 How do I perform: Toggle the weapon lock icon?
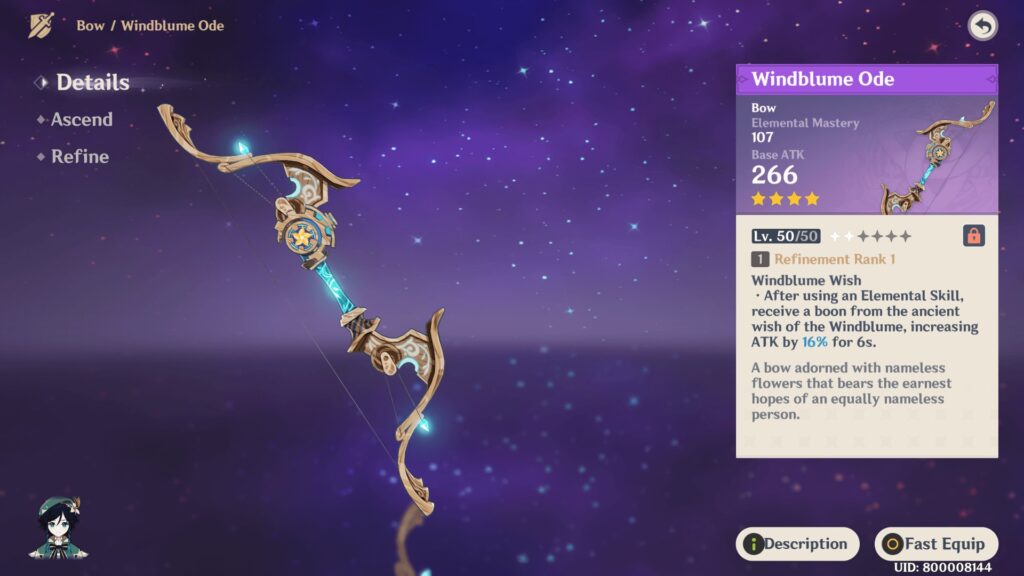pyautogui.click(x=973, y=236)
